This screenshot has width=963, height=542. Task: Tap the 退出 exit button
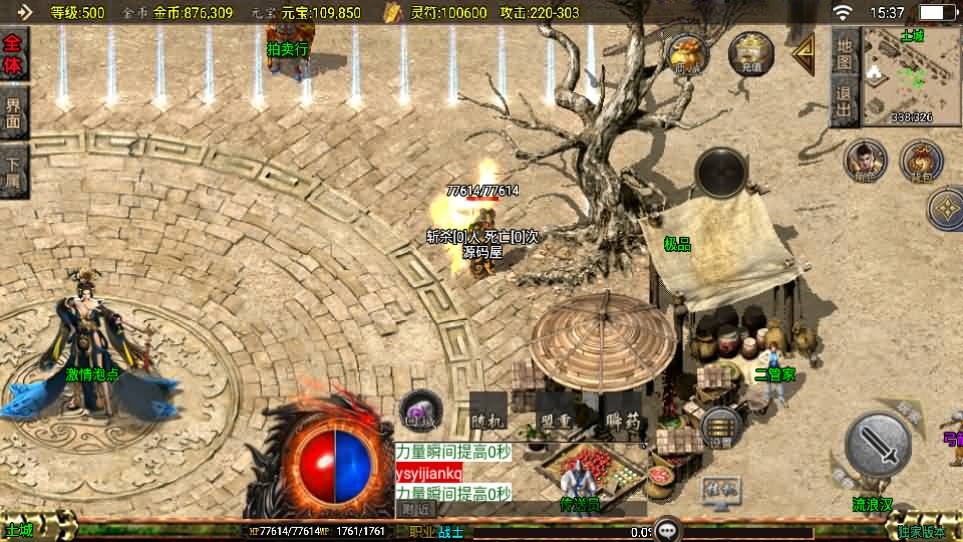[x=844, y=101]
